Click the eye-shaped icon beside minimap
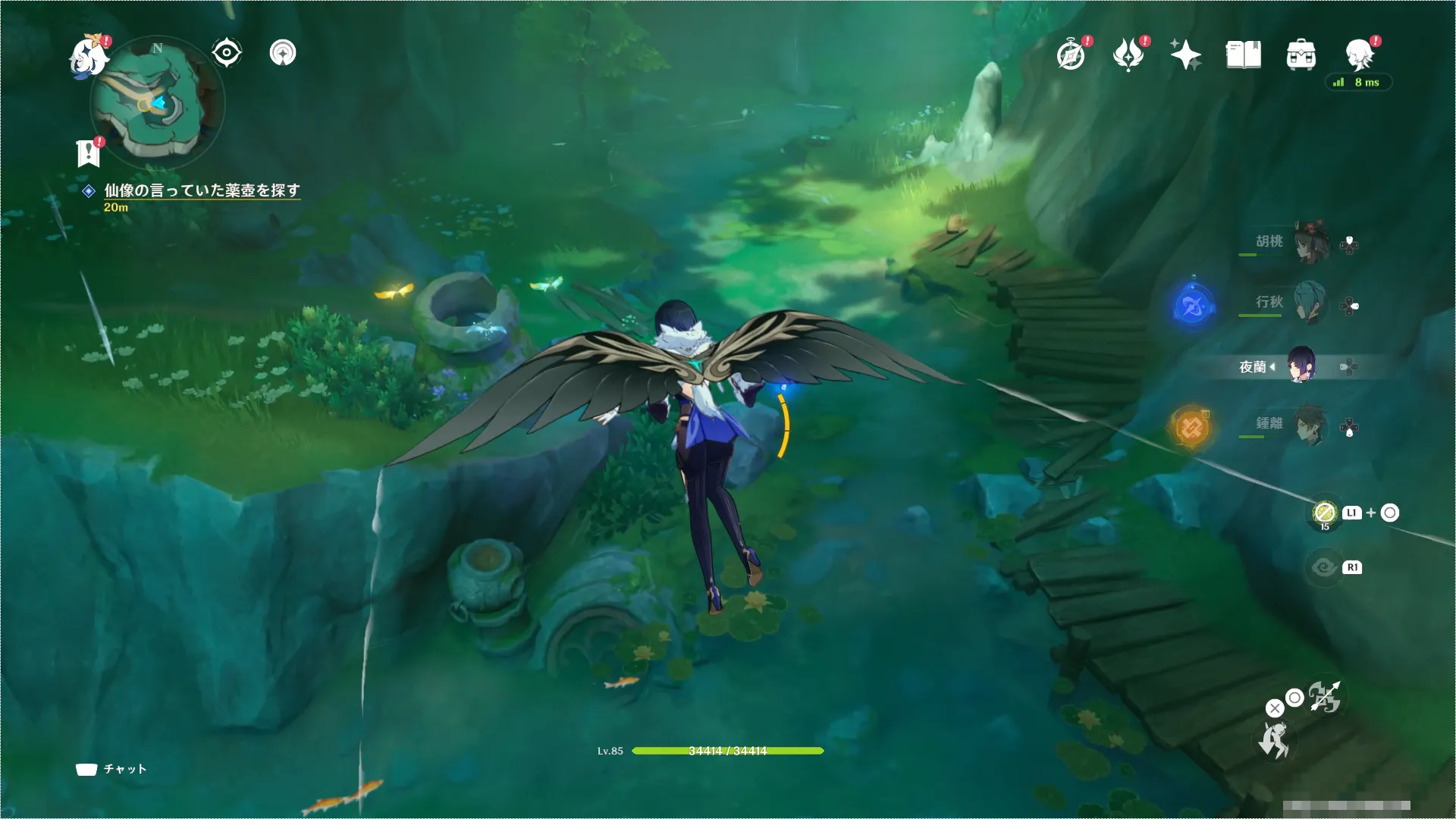 click(226, 53)
